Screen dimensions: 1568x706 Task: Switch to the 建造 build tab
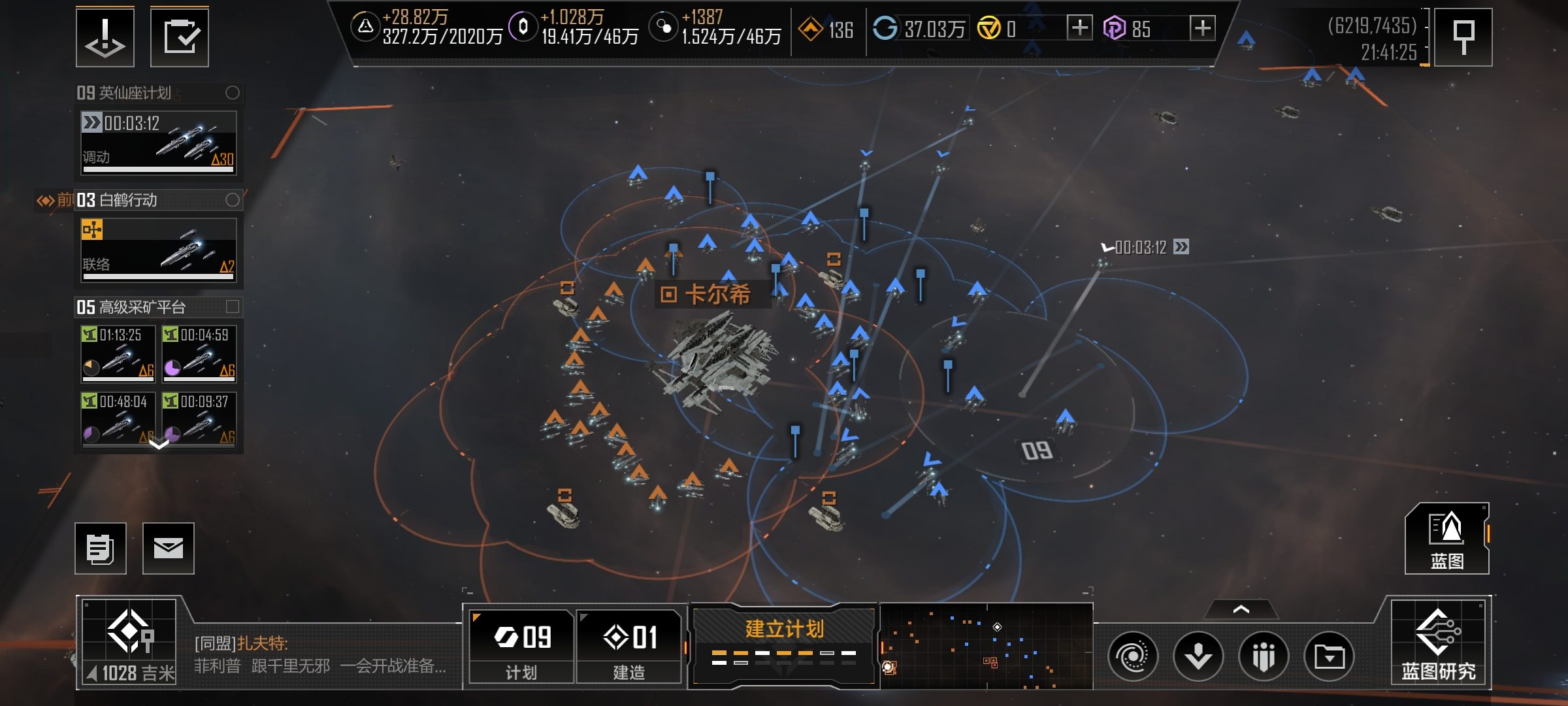pos(629,646)
